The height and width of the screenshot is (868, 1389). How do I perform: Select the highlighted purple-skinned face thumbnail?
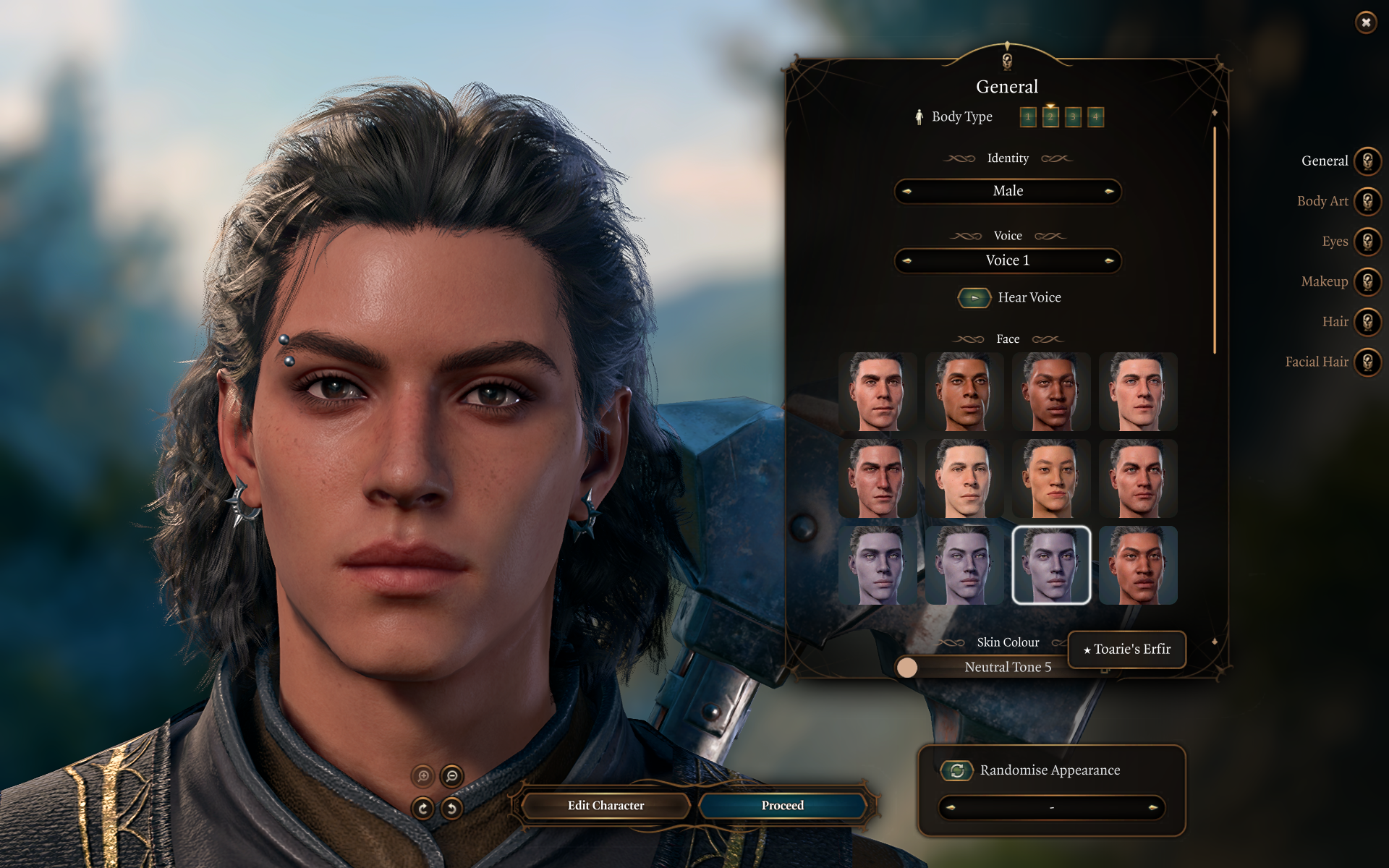(x=1051, y=565)
